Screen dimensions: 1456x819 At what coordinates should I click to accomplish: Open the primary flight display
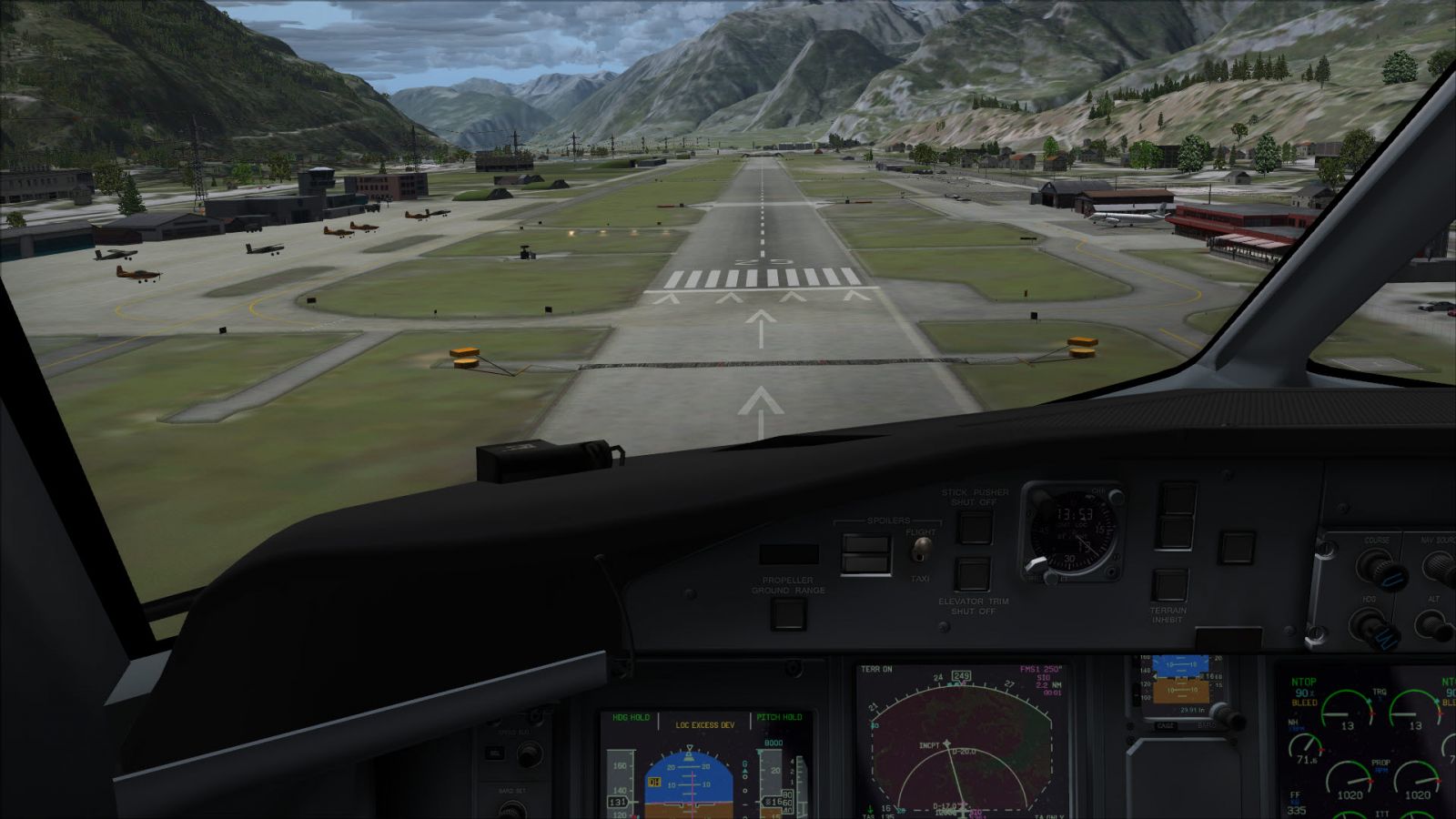703,766
